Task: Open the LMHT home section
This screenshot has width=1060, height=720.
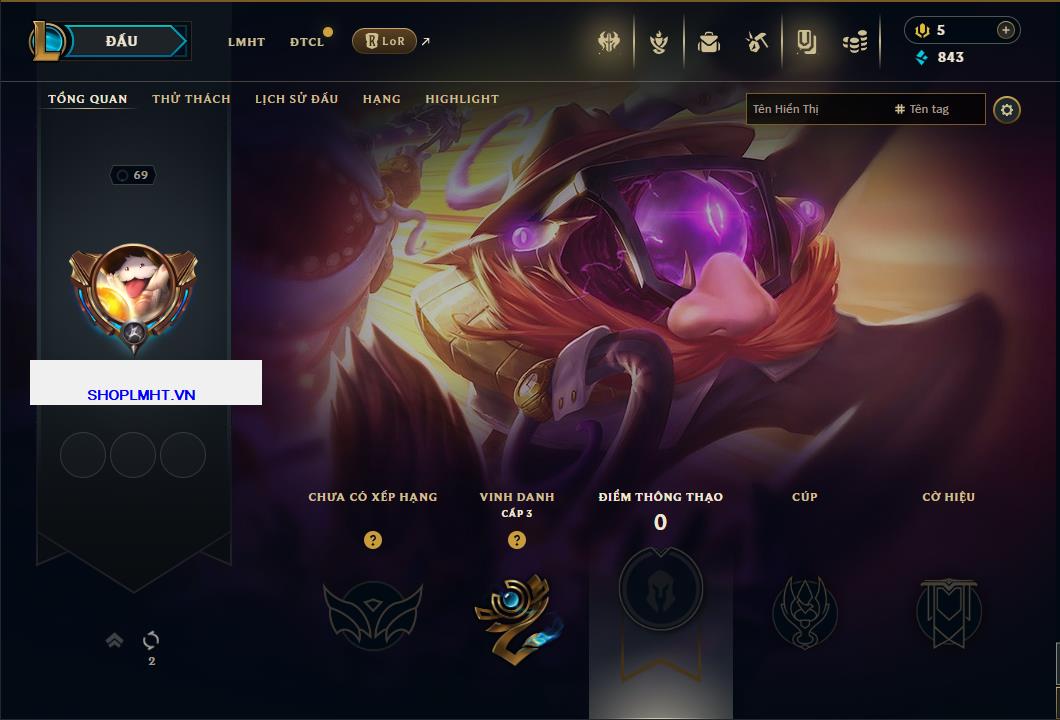Action: (246, 42)
